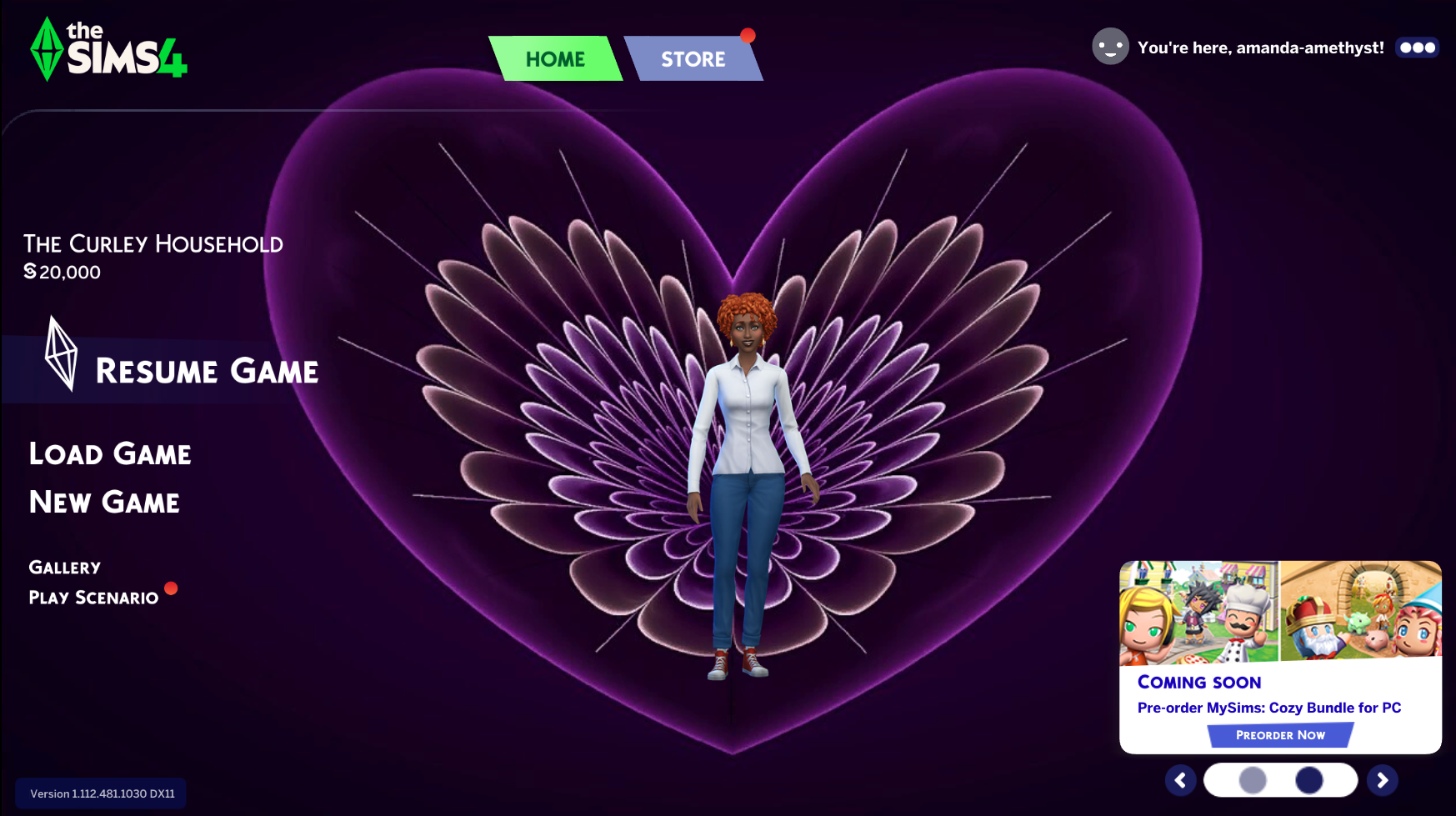The height and width of the screenshot is (816, 1456).
Task: Open the Gallery
Action: click(x=65, y=568)
